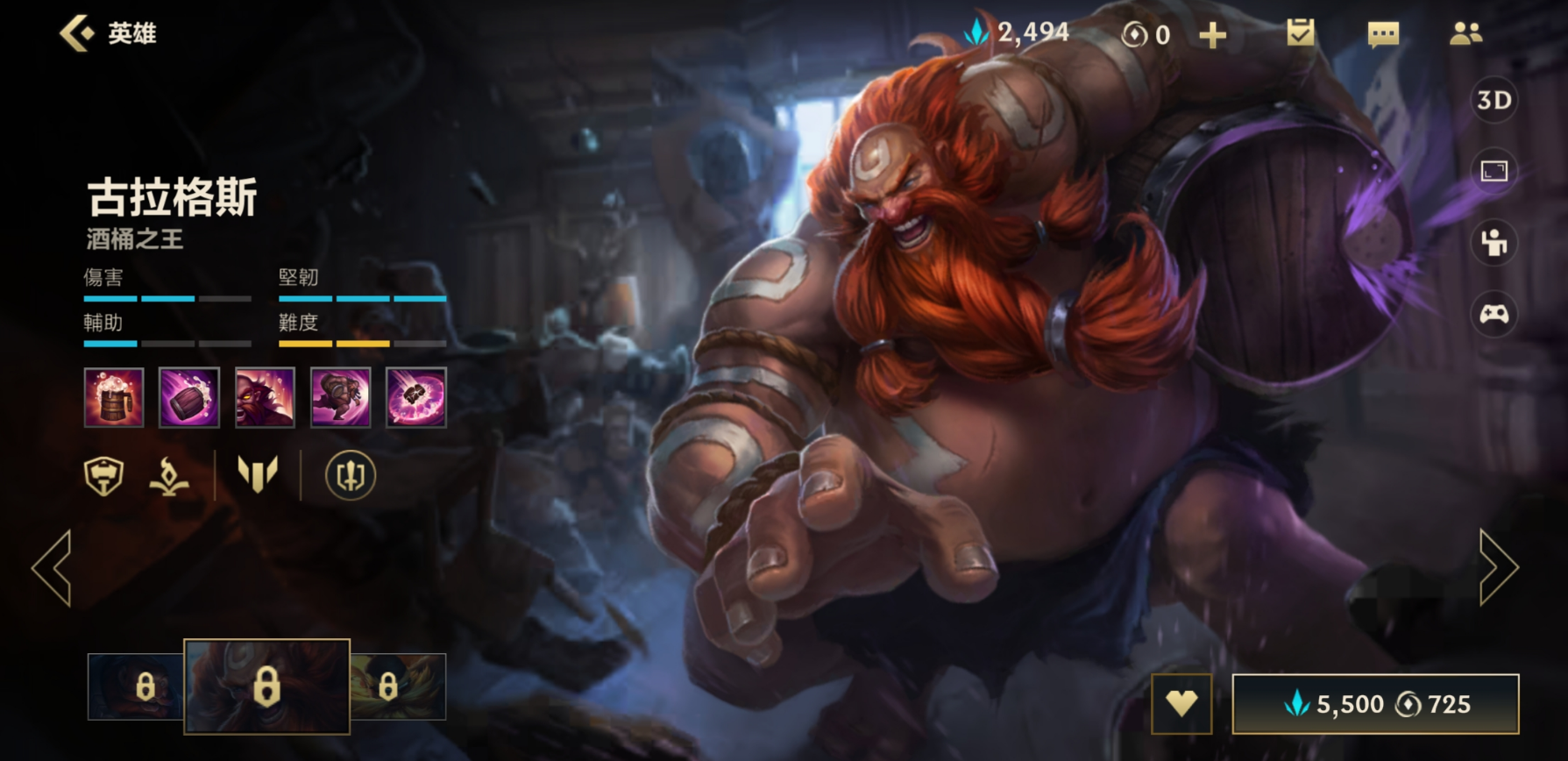This screenshot has width=1568, height=761.
Task: Switch to the 3D model view
Action: click(1494, 101)
